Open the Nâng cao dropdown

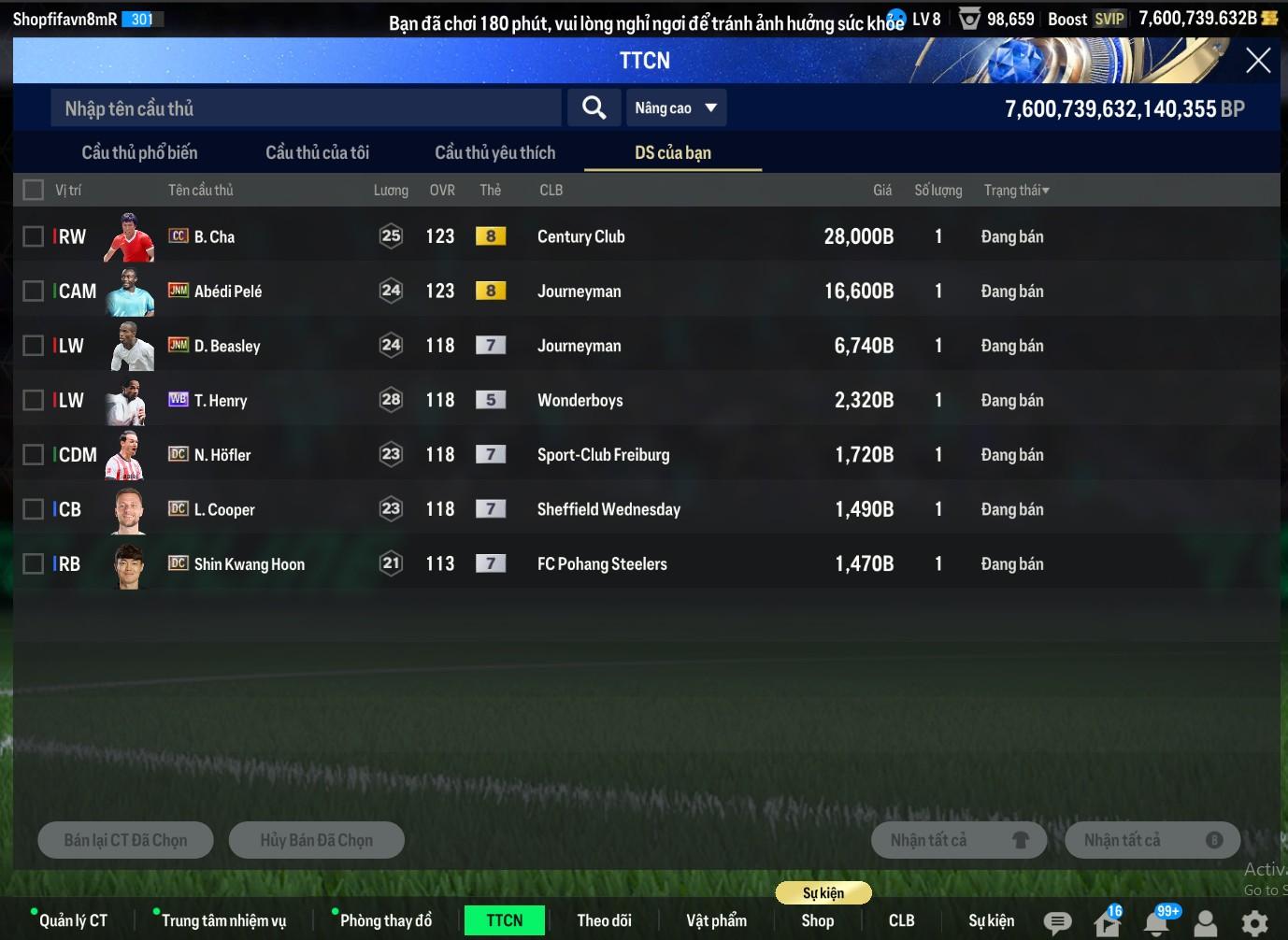coord(676,108)
